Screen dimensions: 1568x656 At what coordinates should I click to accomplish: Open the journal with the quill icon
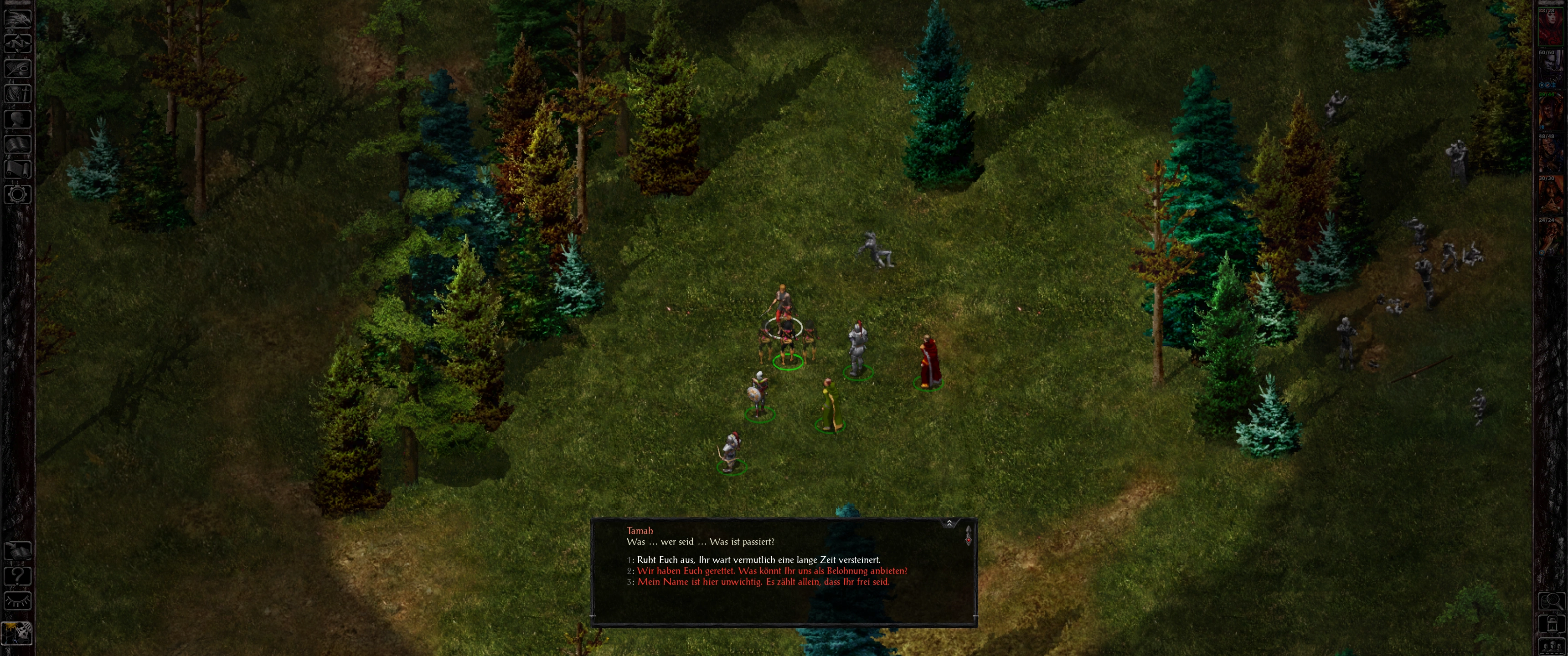17,68
